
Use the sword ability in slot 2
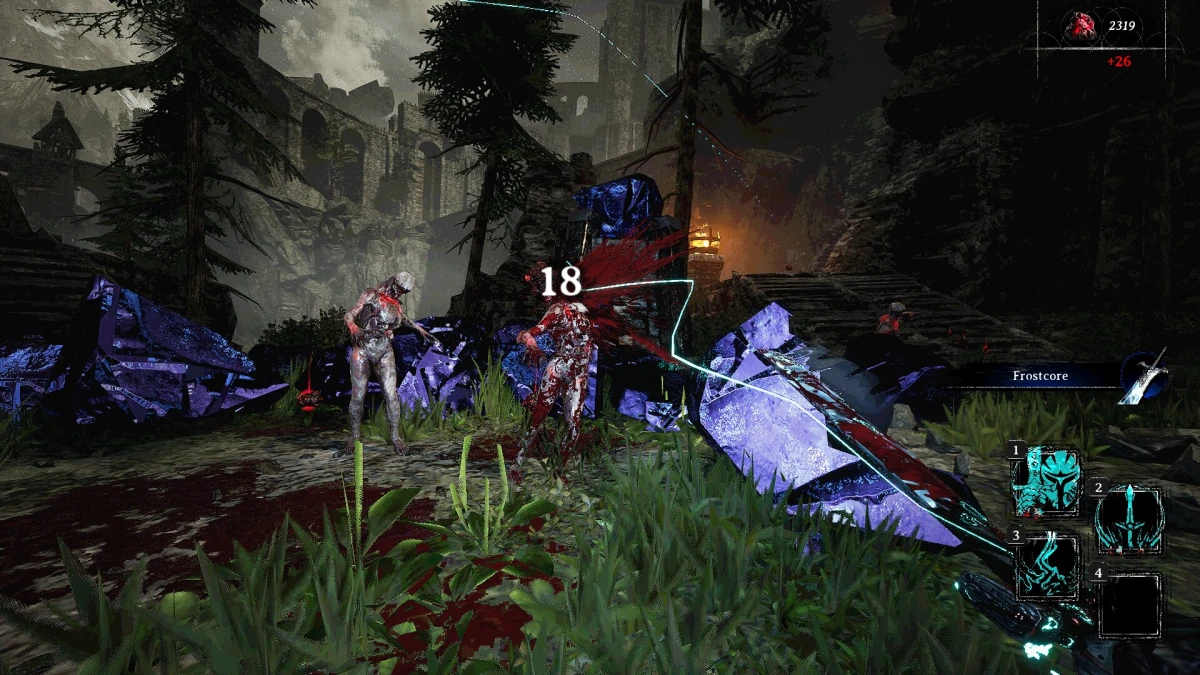(x=1129, y=521)
